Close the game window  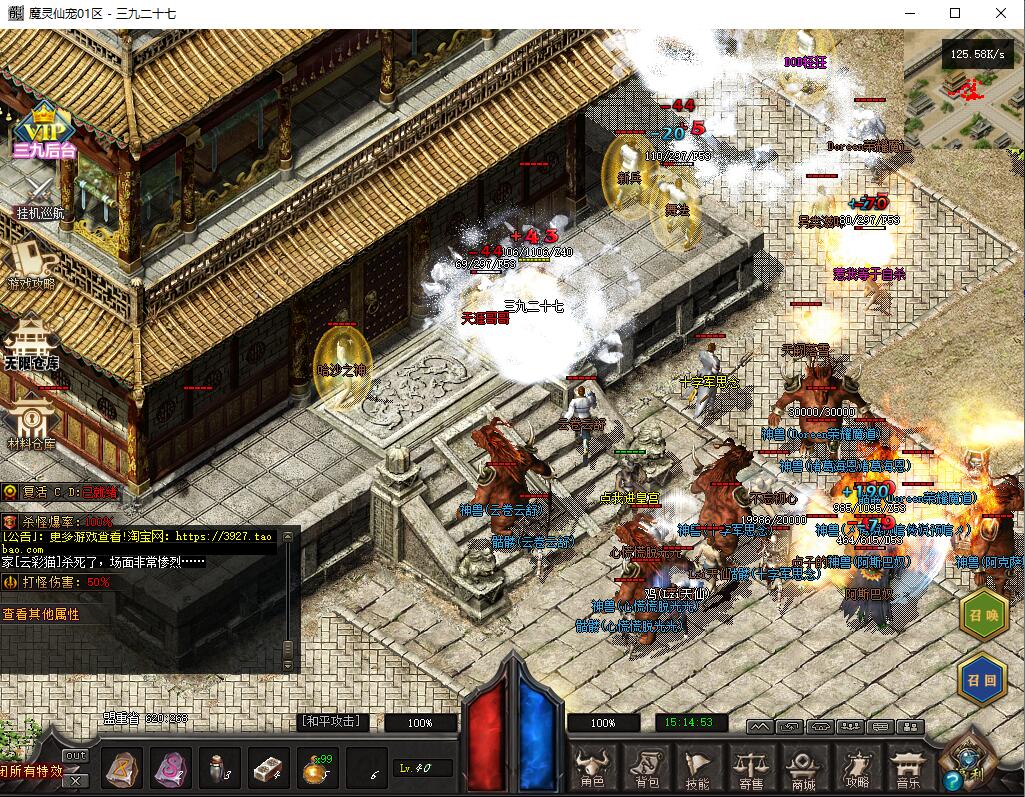click(x=1001, y=13)
